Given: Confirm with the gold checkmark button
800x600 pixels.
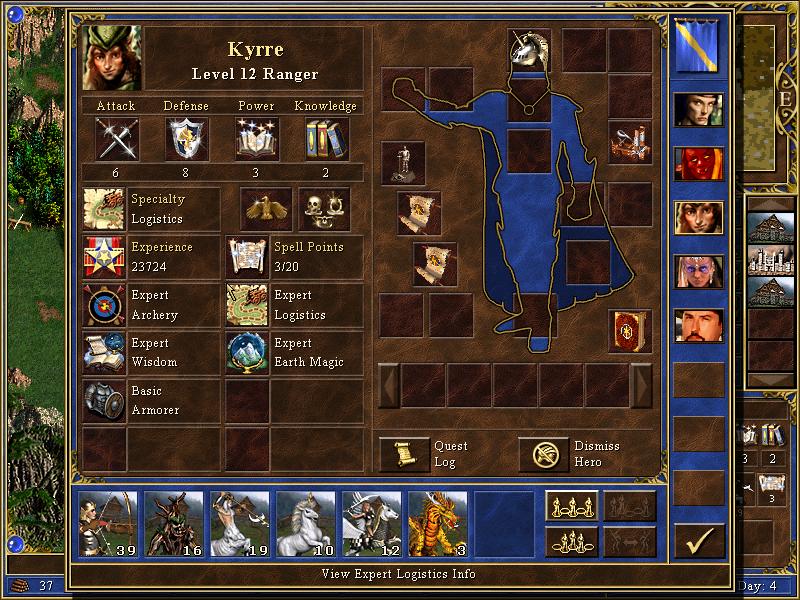Looking at the screenshot, I should 699,540.
